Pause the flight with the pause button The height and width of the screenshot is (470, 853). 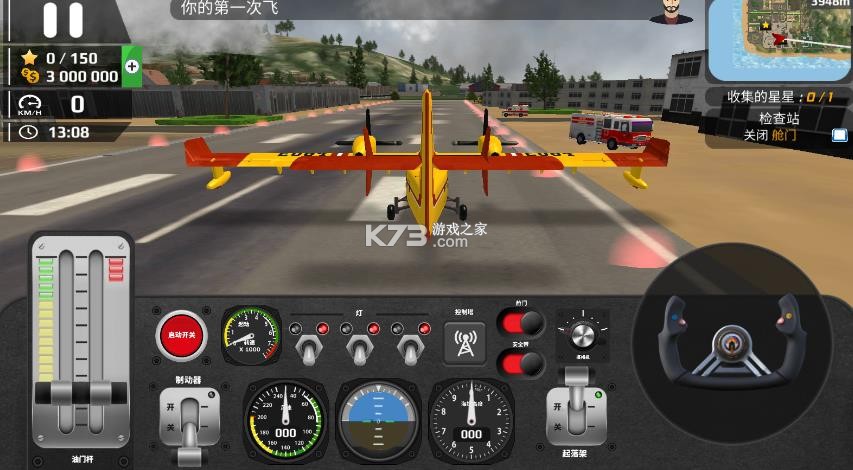62,20
